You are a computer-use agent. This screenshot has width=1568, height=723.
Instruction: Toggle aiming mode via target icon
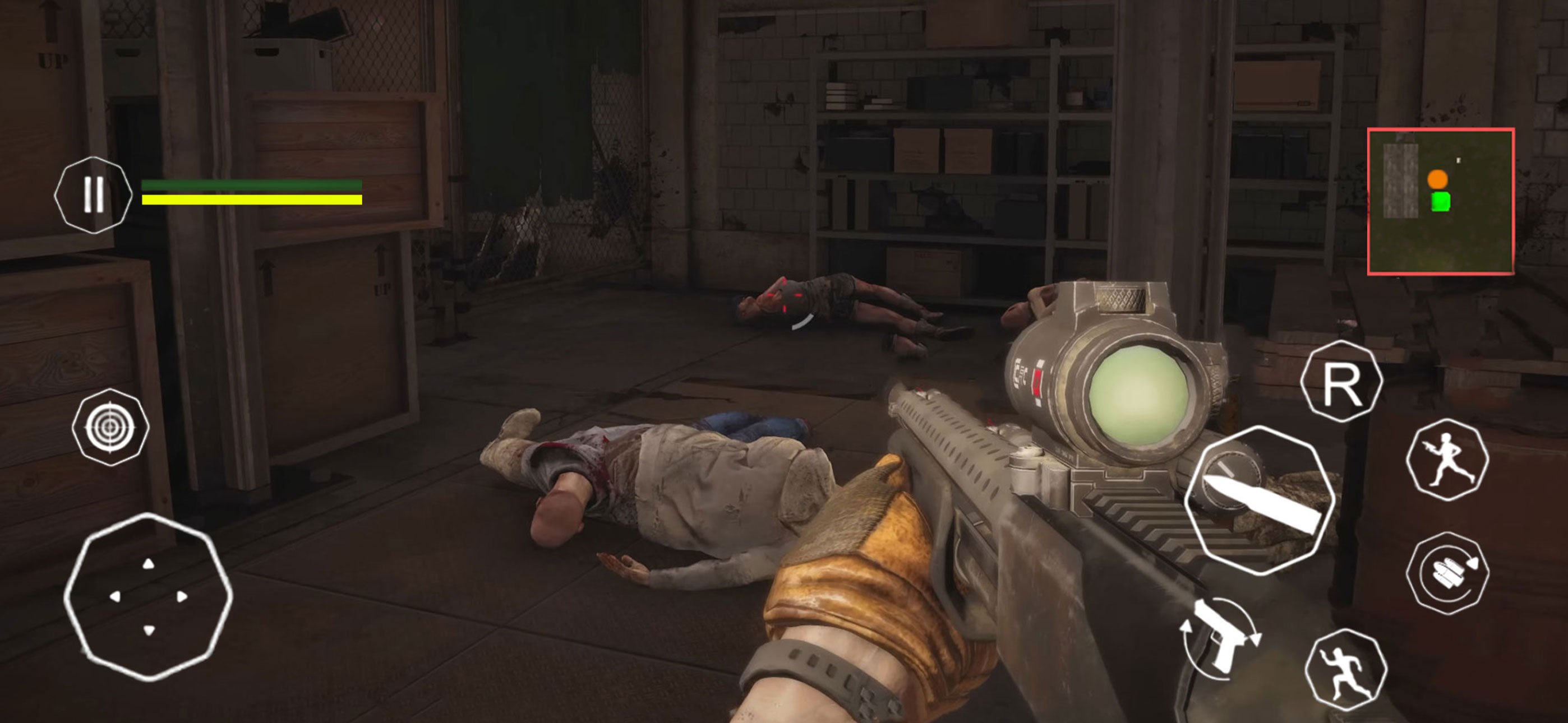[112, 426]
